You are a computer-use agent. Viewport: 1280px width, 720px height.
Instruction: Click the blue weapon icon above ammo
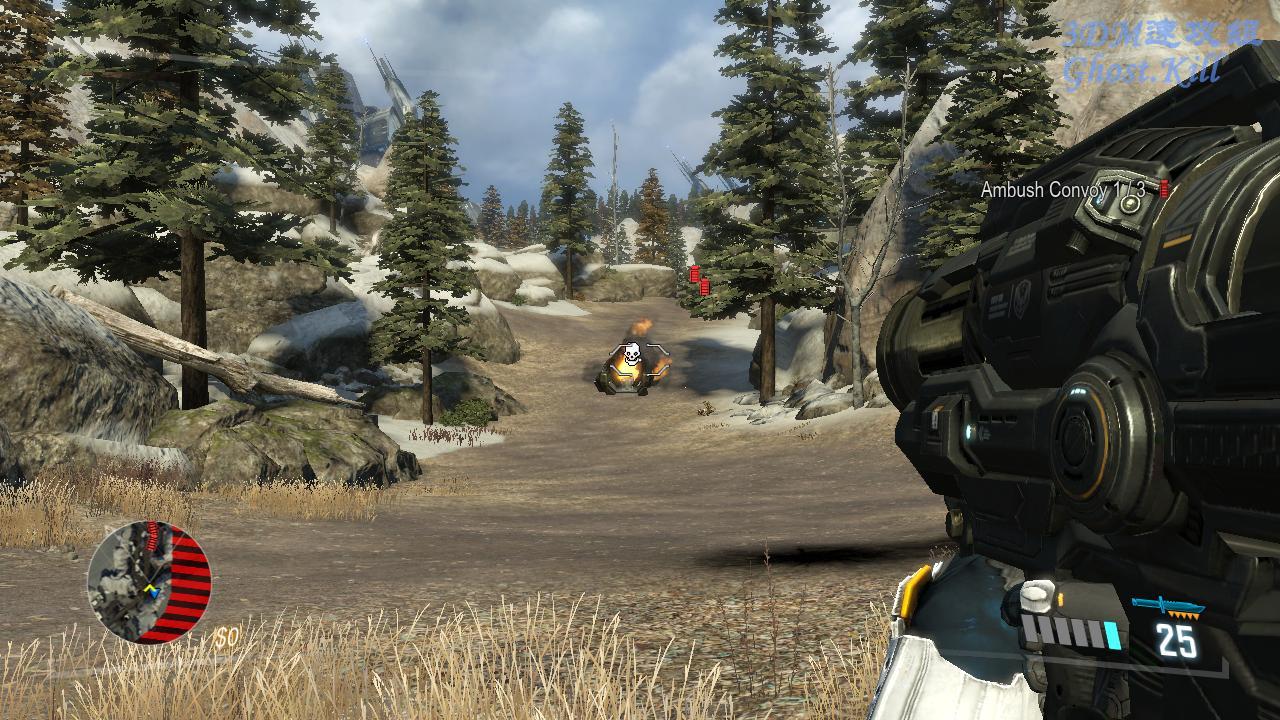[1167, 606]
